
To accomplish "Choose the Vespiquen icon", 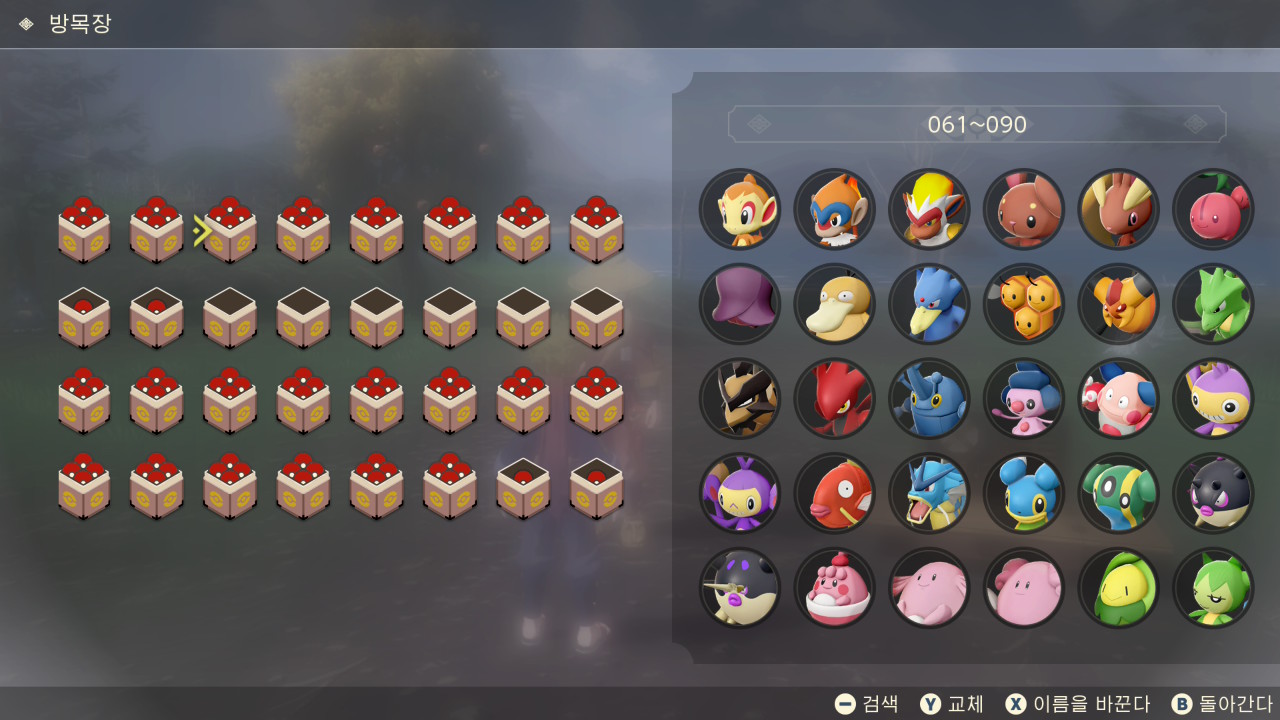I will click(1118, 304).
